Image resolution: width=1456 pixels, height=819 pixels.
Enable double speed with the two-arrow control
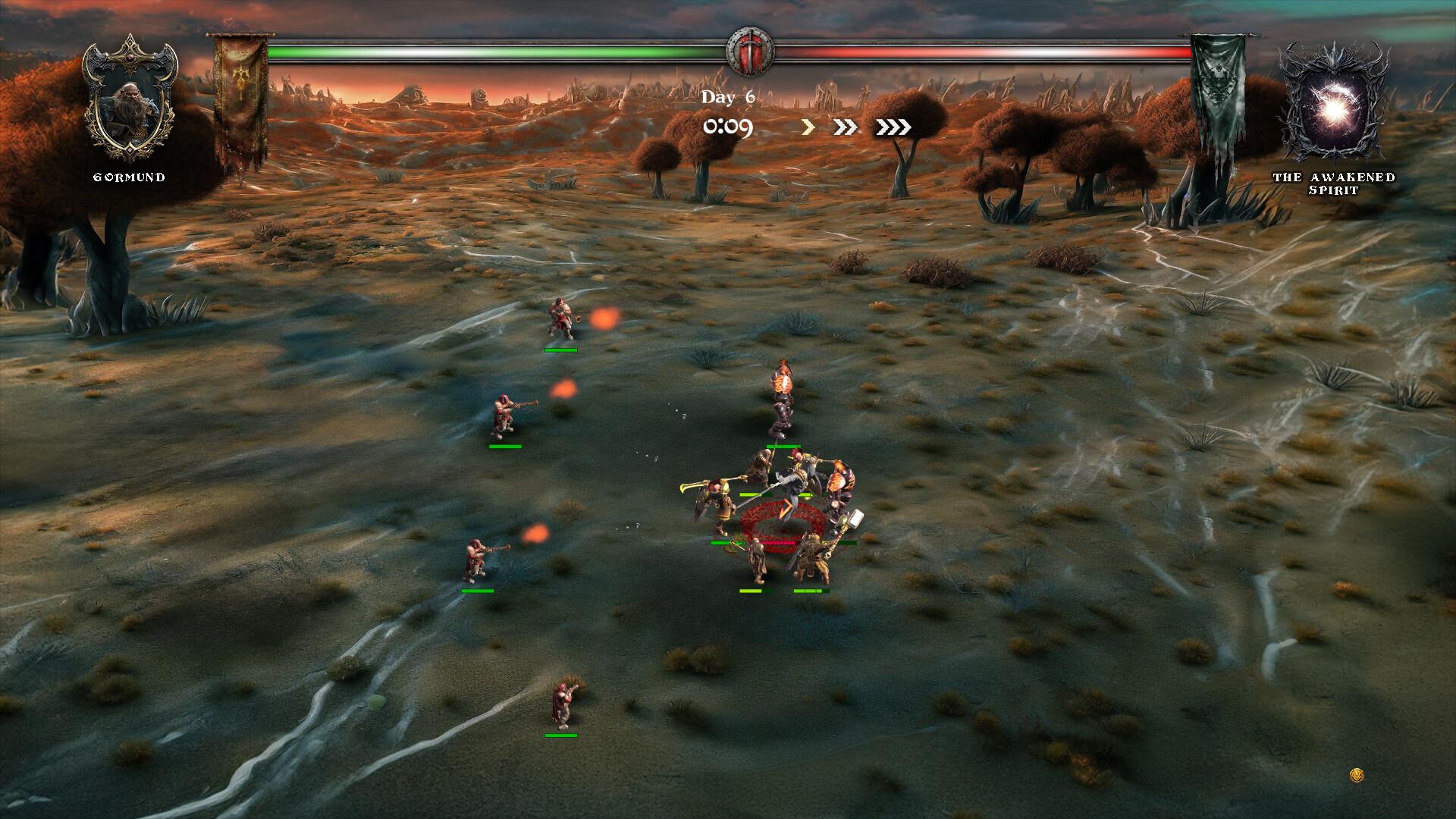coord(846,127)
